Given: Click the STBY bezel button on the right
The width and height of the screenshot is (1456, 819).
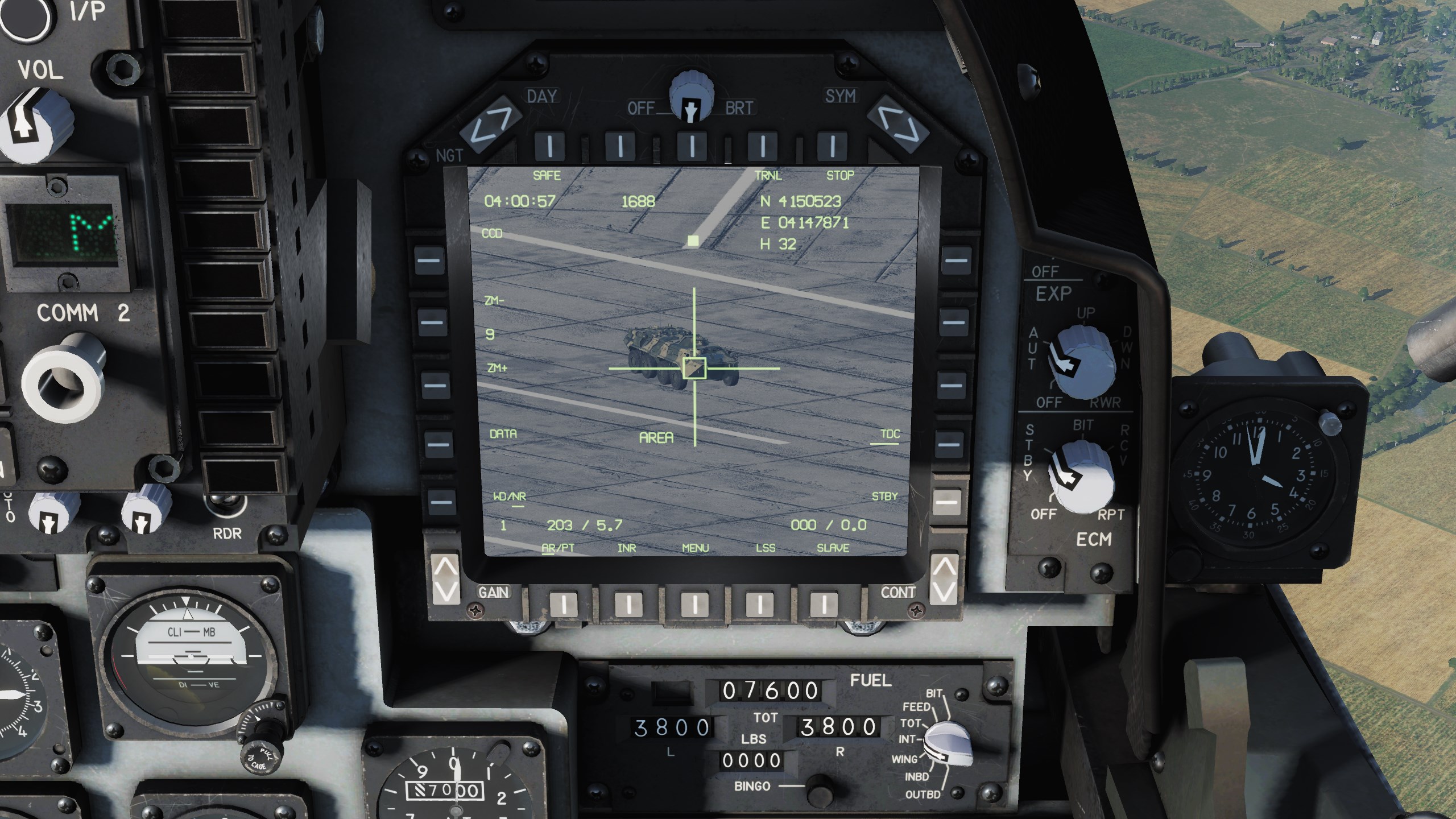Looking at the screenshot, I should pyautogui.click(x=946, y=502).
